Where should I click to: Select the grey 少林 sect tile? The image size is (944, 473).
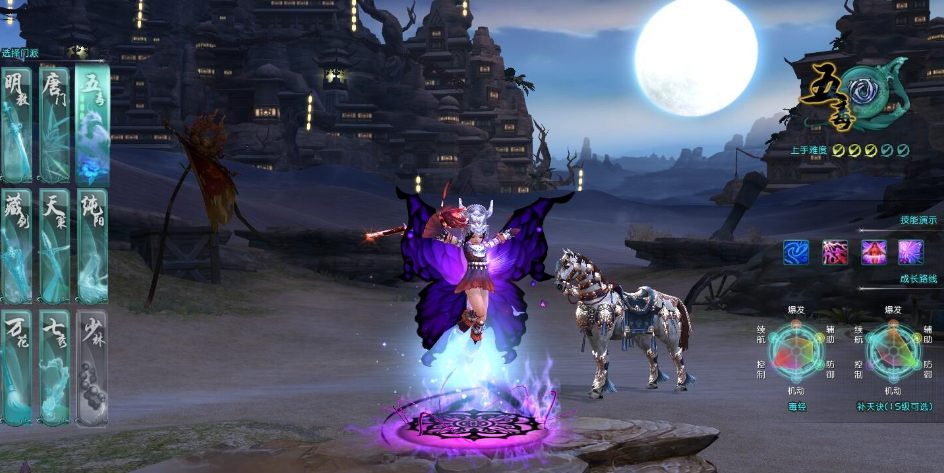(92, 367)
